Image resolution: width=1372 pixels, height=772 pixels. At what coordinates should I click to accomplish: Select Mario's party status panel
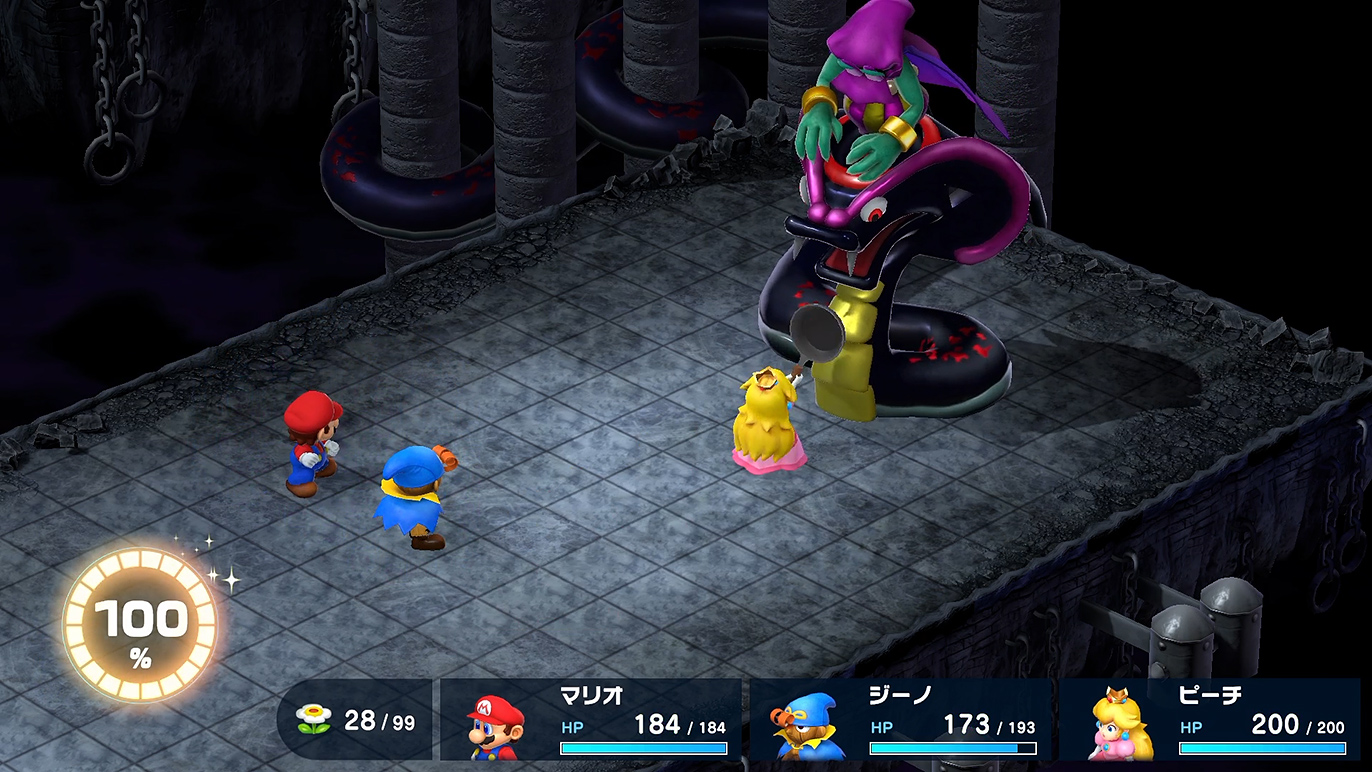(591, 720)
